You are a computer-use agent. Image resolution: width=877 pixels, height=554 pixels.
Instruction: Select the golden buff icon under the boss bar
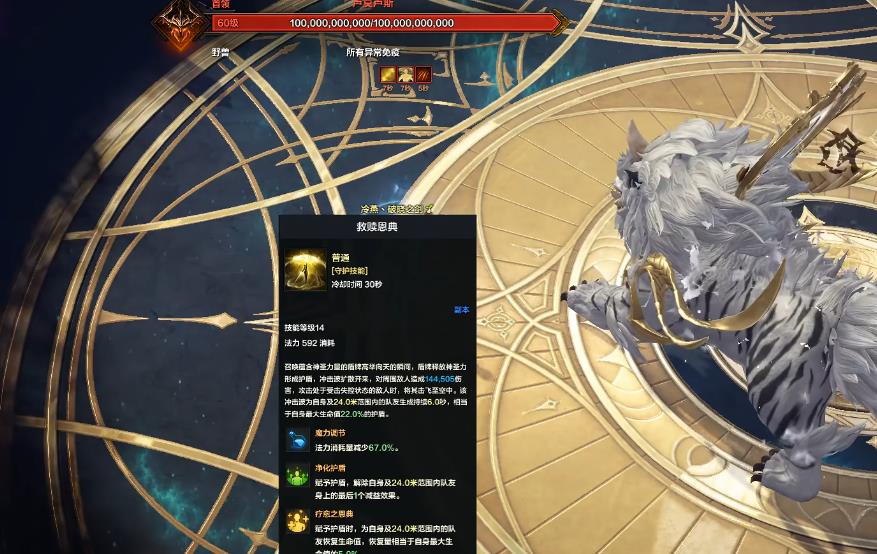point(388,73)
